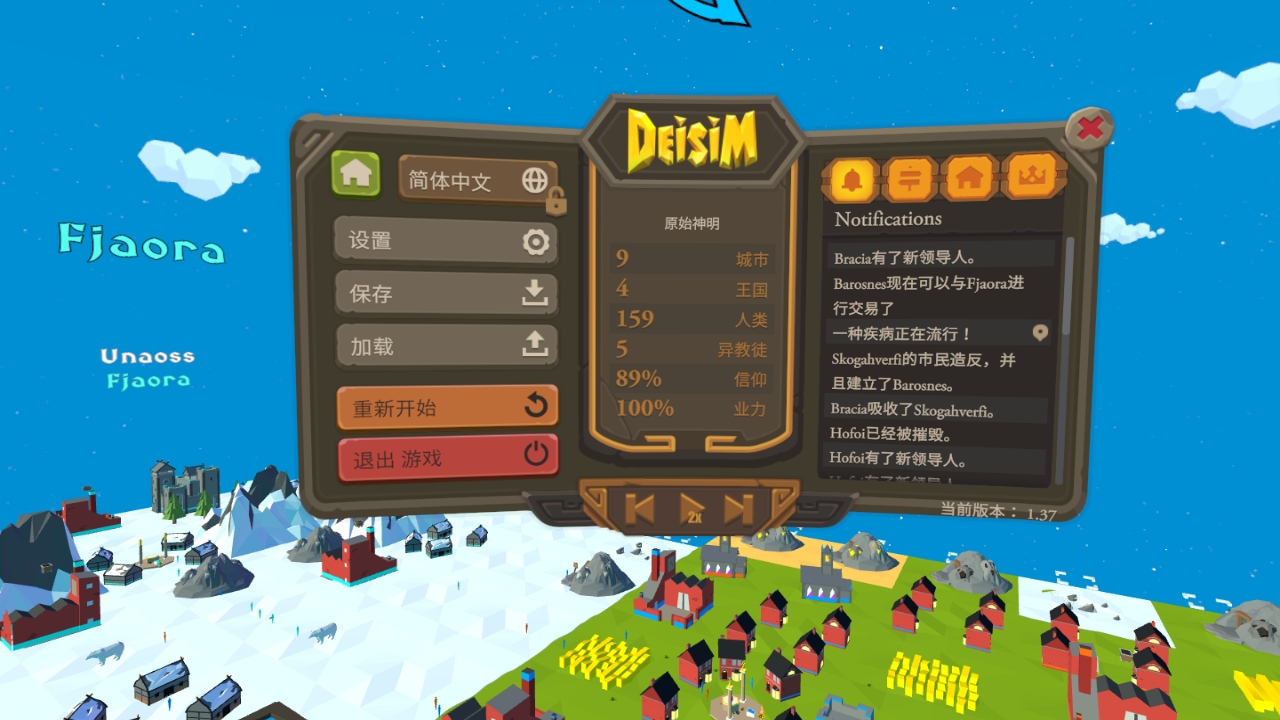Click the location pin on the disease notification

coord(1040,333)
